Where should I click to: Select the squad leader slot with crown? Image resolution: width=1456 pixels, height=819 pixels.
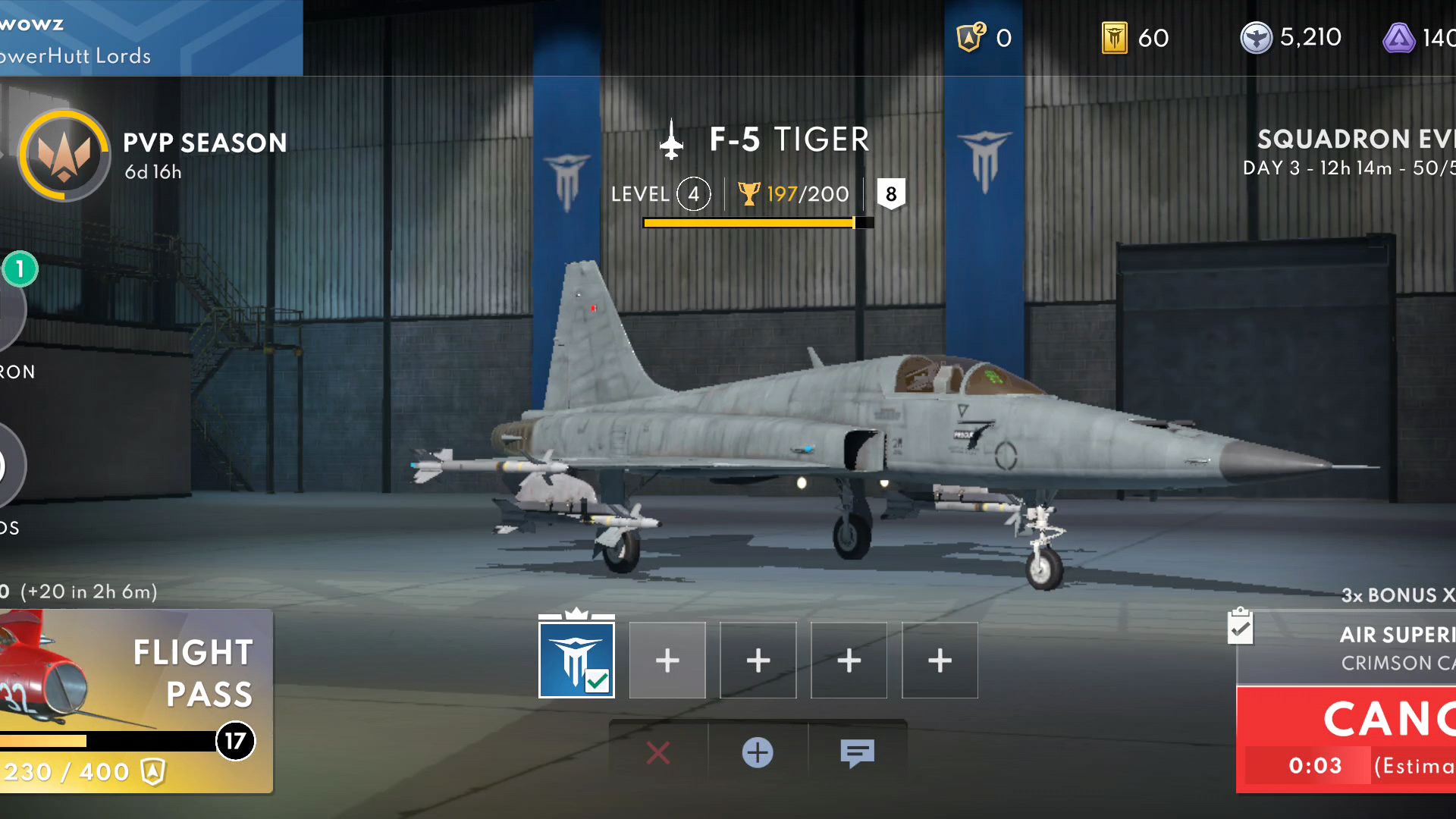(576, 660)
